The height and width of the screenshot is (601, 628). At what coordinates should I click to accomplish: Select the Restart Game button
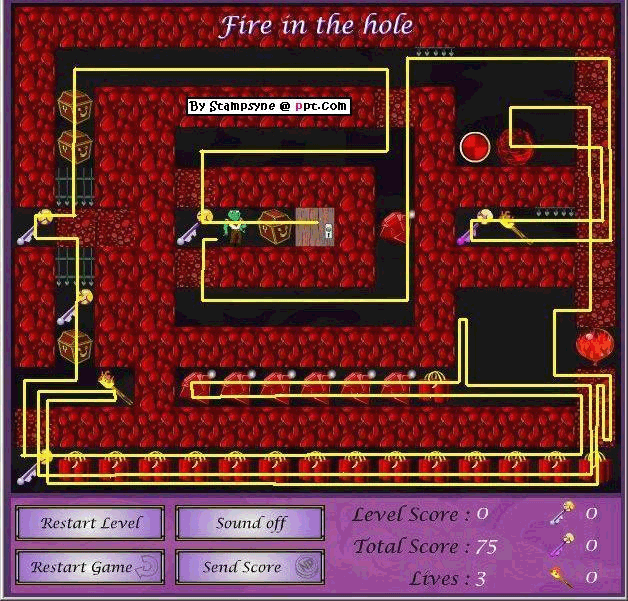click(92, 567)
